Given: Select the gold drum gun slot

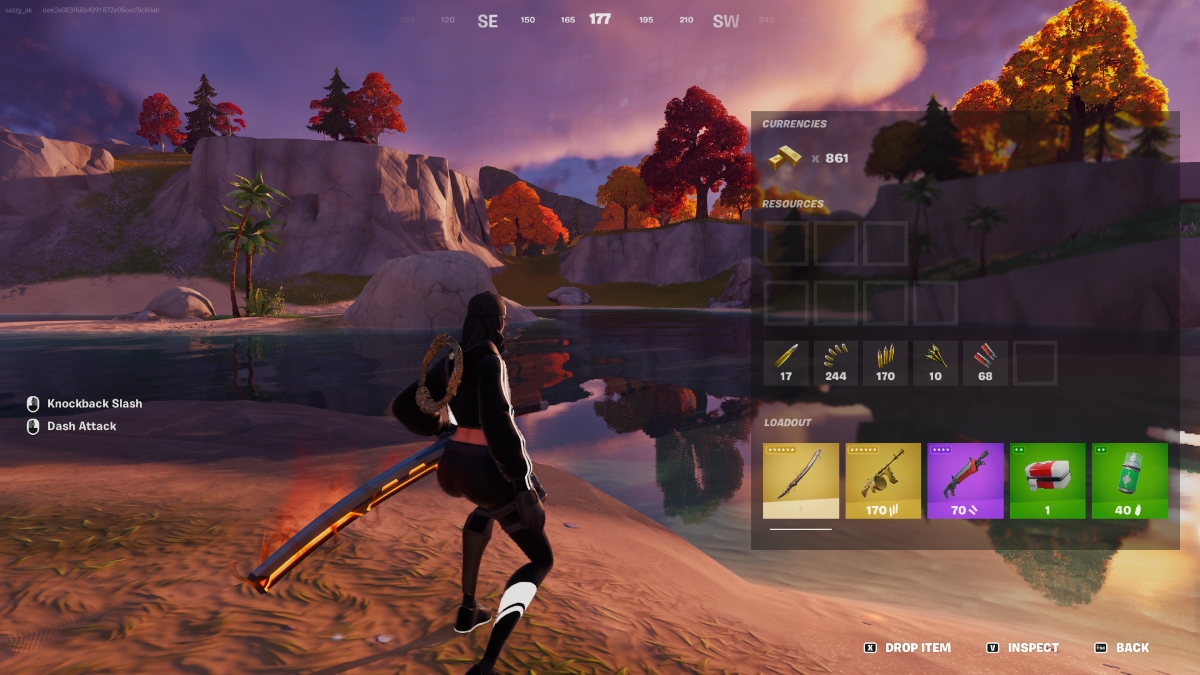Looking at the screenshot, I should click(x=883, y=481).
